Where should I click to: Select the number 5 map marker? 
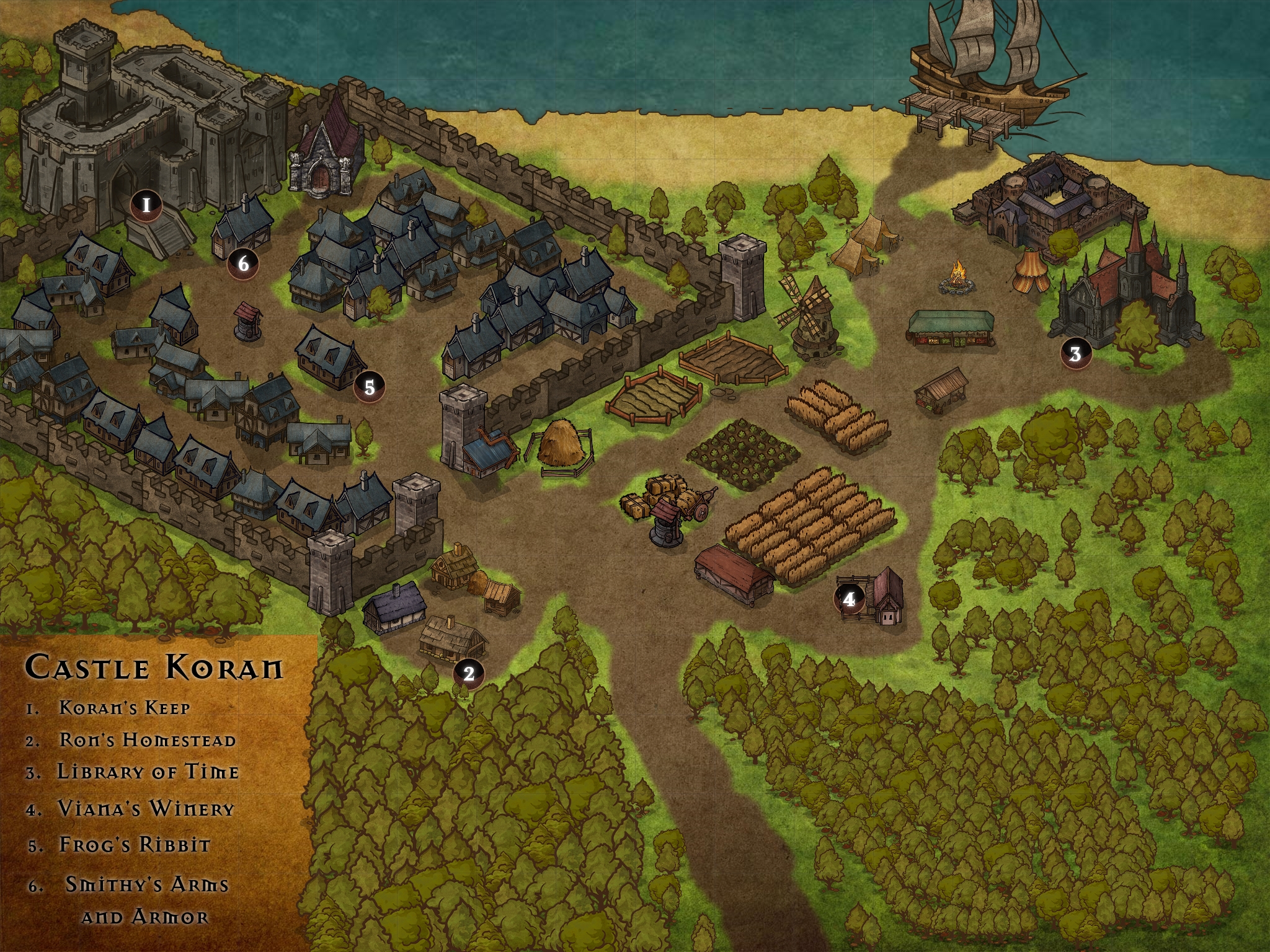(x=370, y=387)
